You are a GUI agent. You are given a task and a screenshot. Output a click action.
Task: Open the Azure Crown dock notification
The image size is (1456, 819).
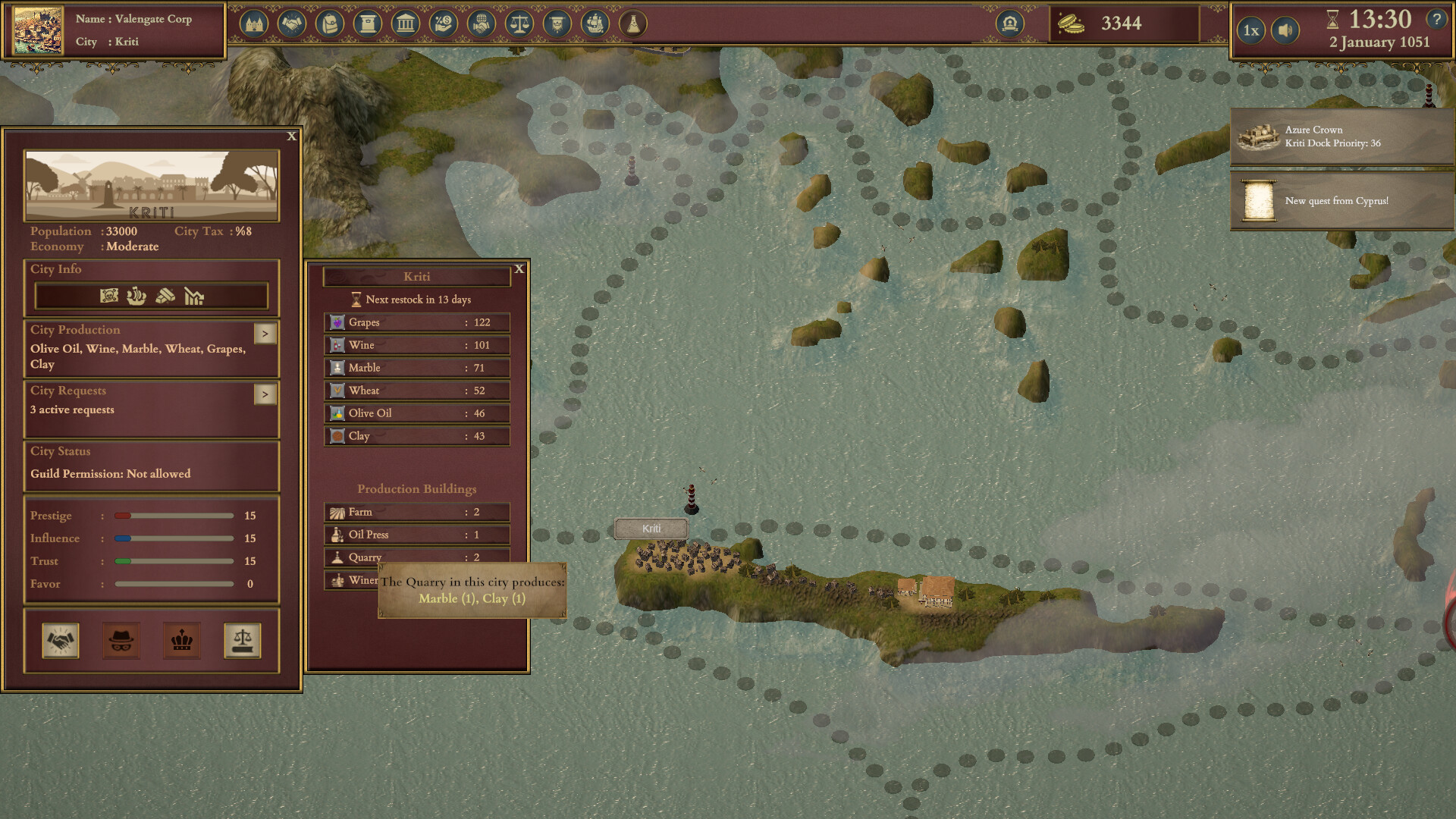pos(1341,136)
